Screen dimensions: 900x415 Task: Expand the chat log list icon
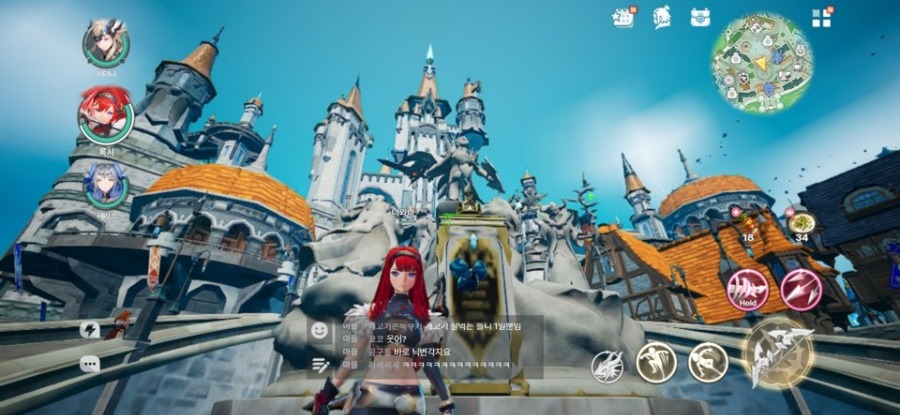coord(320,365)
